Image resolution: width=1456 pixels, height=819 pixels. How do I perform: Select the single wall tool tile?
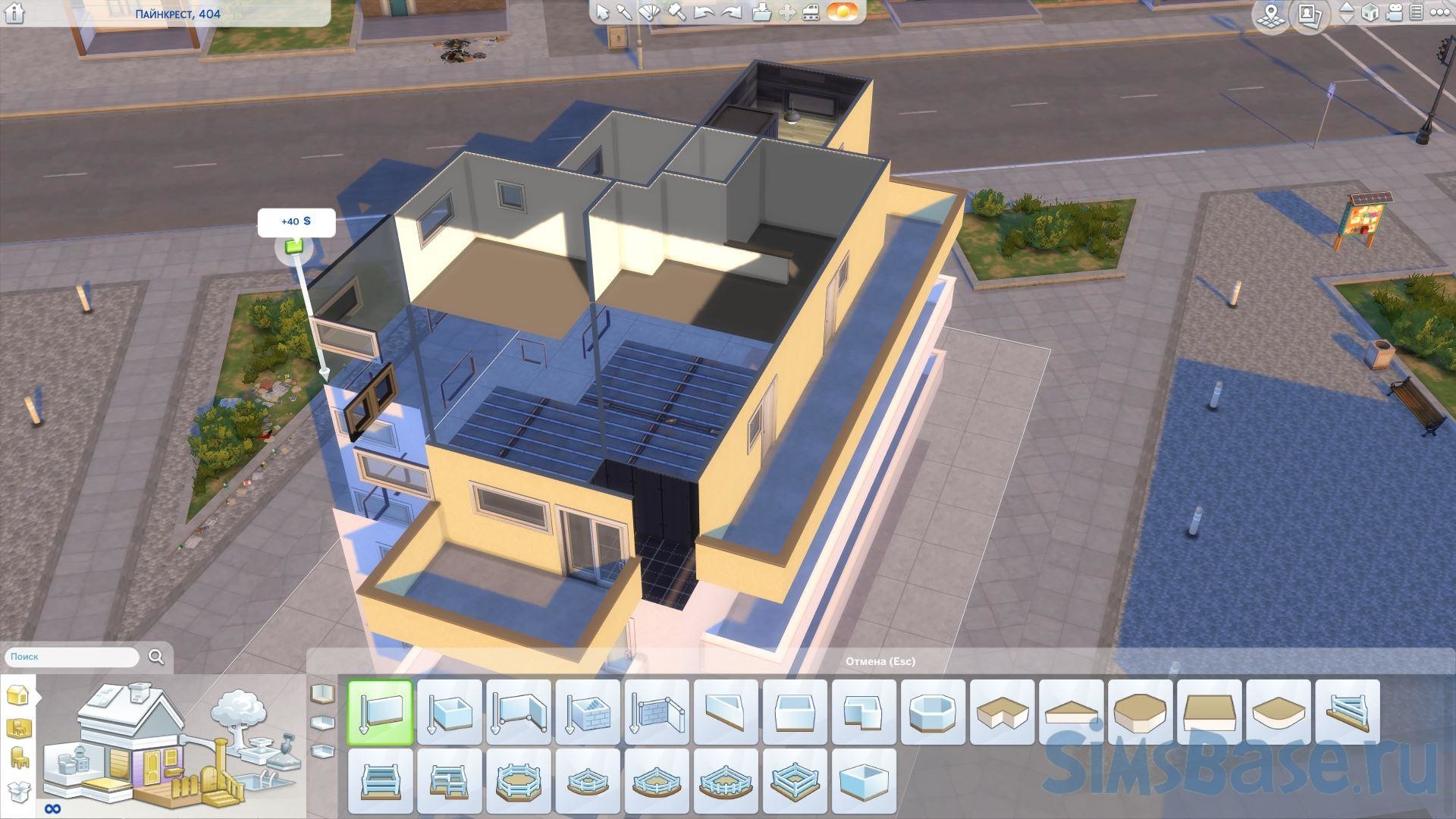(x=381, y=712)
